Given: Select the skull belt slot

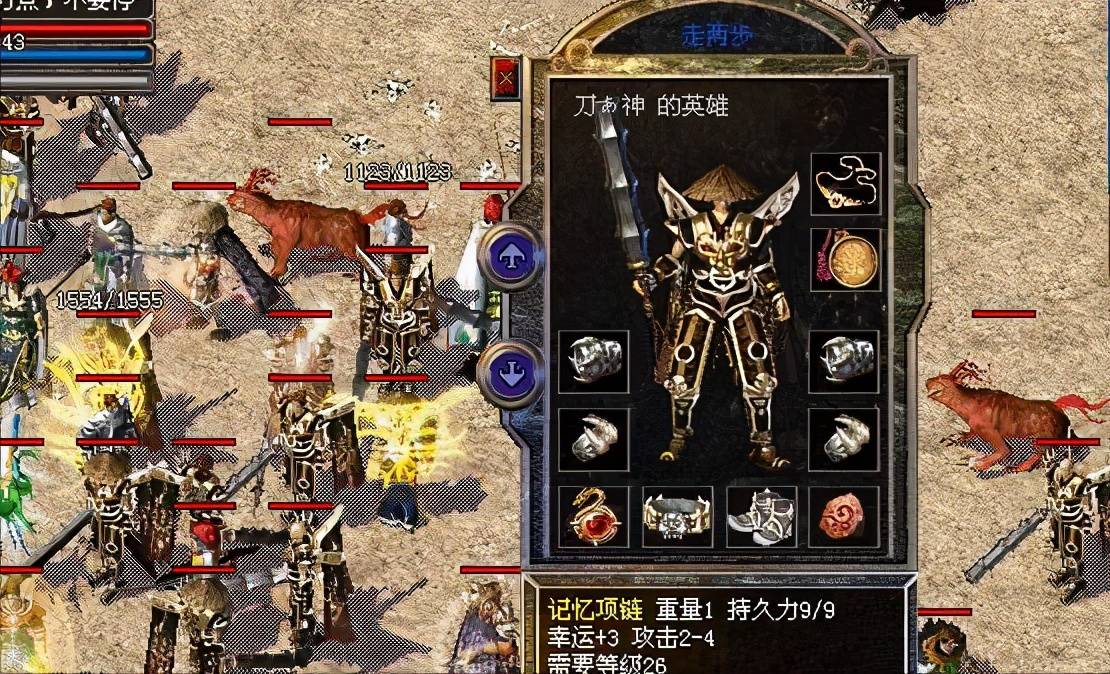Looking at the screenshot, I should [677, 516].
